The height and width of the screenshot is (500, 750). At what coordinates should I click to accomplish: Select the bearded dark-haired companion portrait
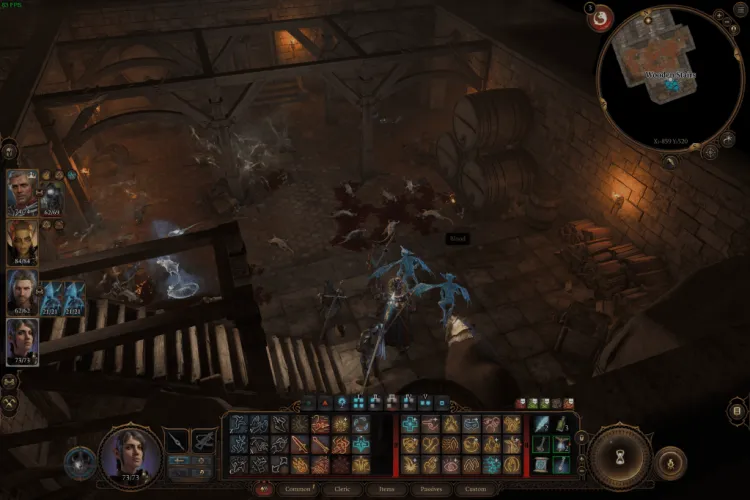22,290
